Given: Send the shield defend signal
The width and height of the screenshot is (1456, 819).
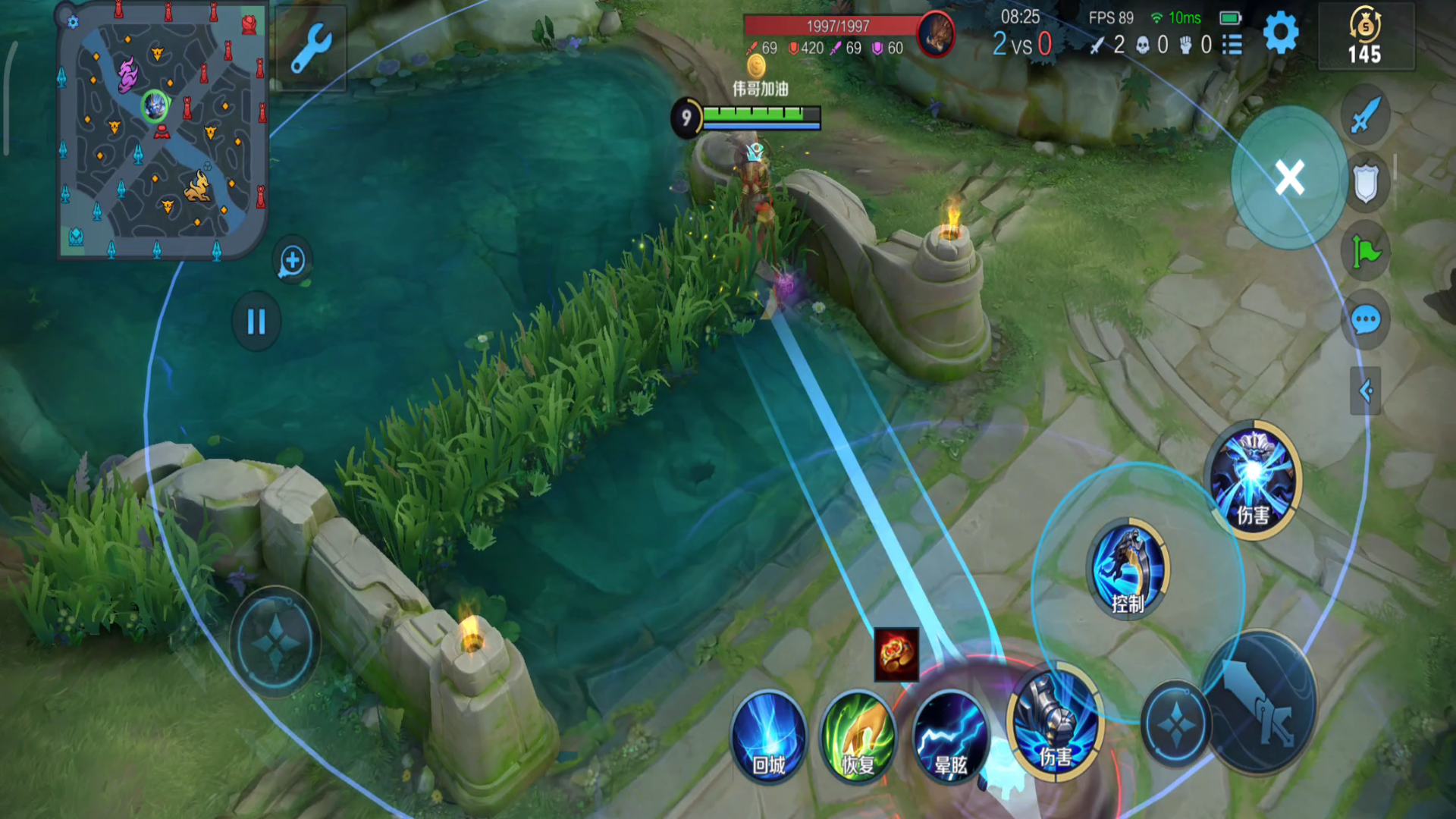Looking at the screenshot, I should pos(1365,184).
